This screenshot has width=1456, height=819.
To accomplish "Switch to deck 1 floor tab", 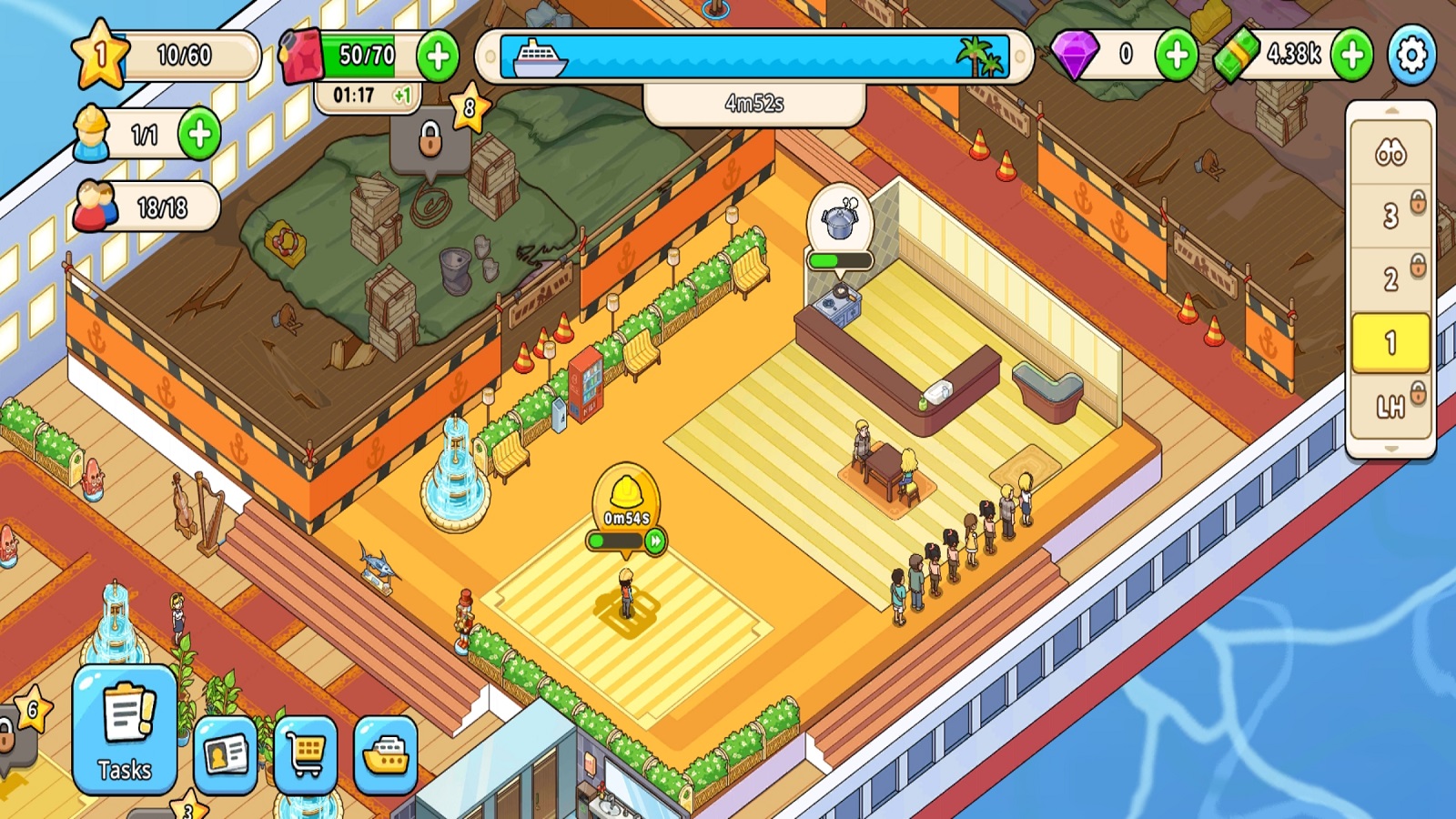I will (x=1390, y=343).
